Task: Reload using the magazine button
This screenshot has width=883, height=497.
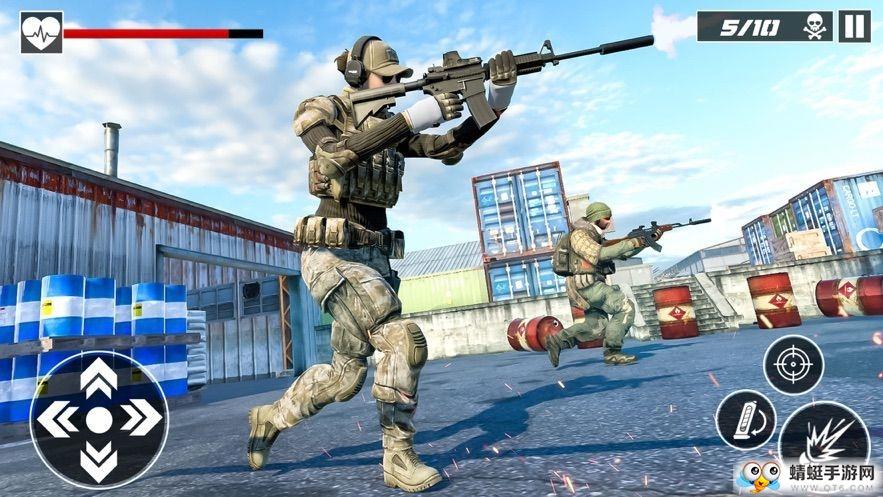Action: coord(746,419)
